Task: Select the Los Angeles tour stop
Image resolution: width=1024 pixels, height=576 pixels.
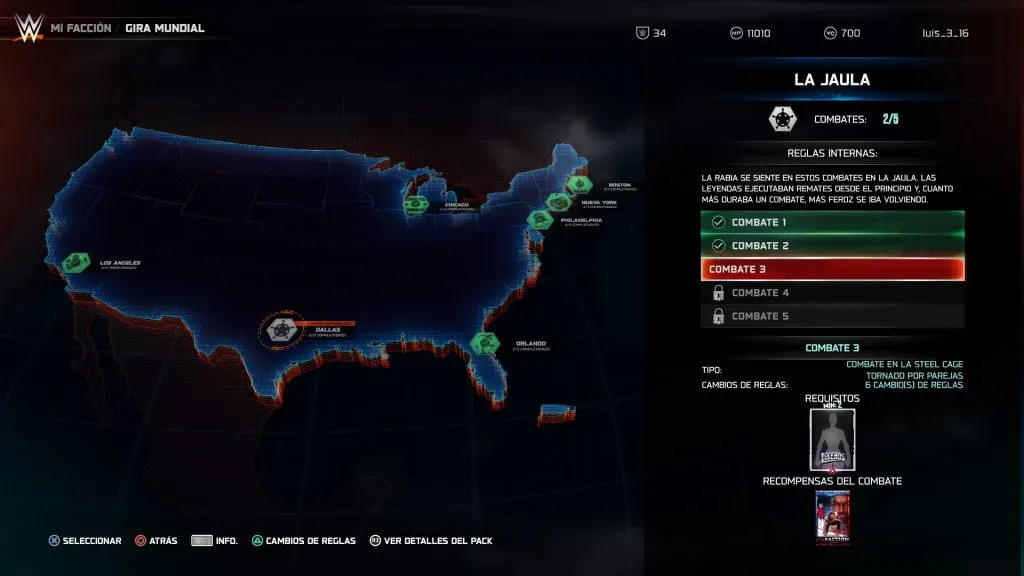Action: [76, 263]
